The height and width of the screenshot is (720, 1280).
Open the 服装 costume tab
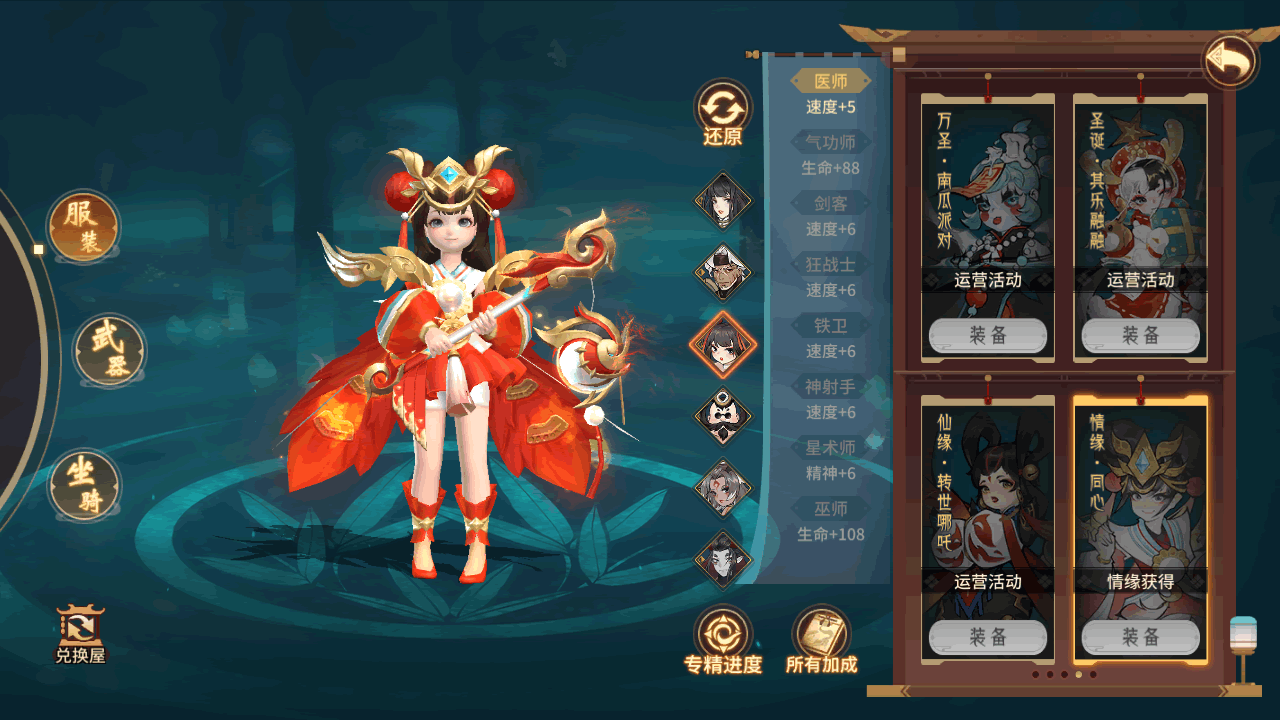[x=84, y=227]
